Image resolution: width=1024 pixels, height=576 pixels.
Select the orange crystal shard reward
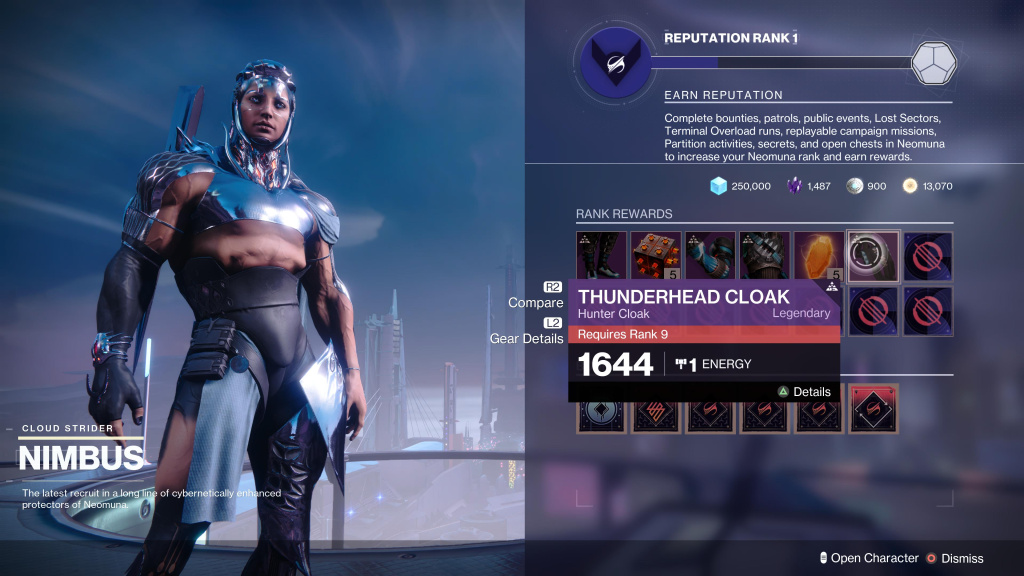818,255
